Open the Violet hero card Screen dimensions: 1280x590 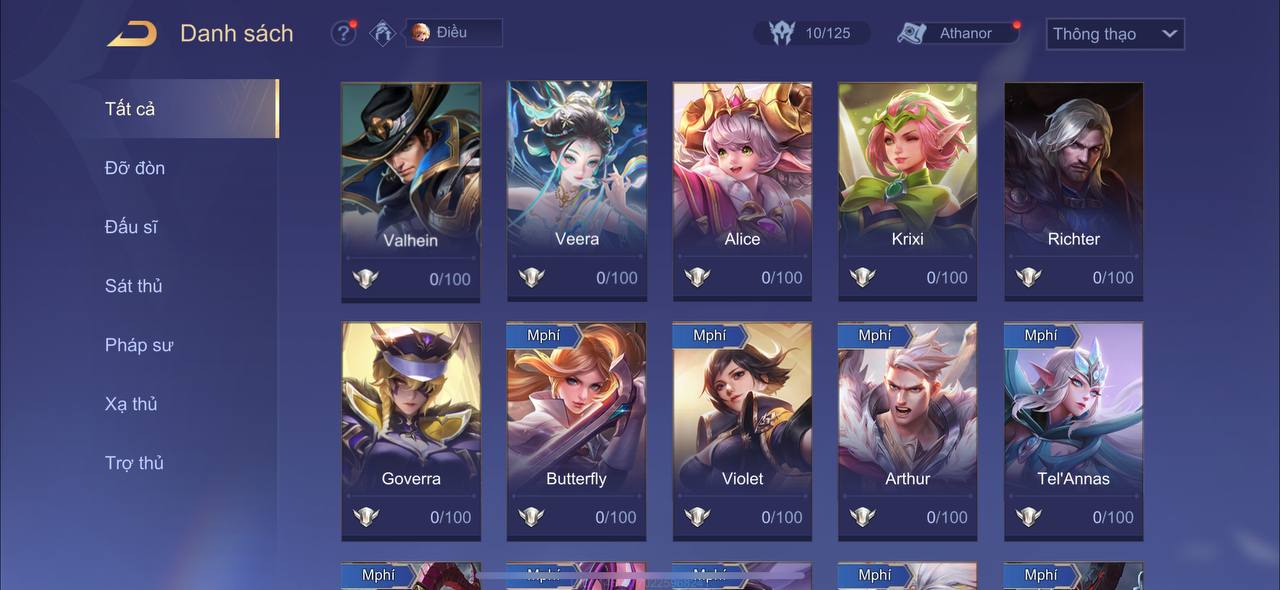tap(742, 430)
